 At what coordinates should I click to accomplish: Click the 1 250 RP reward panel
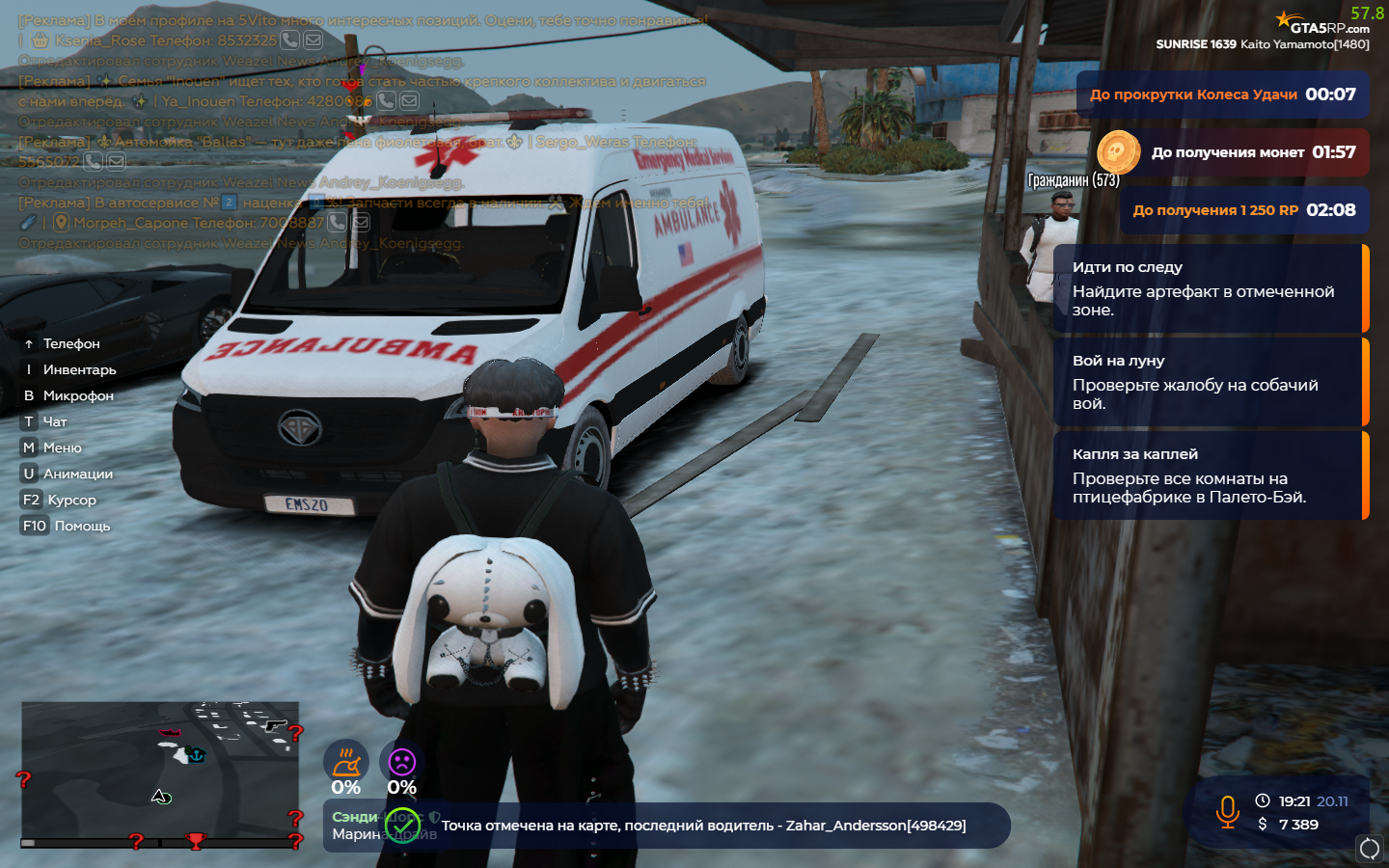click(x=1244, y=210)
